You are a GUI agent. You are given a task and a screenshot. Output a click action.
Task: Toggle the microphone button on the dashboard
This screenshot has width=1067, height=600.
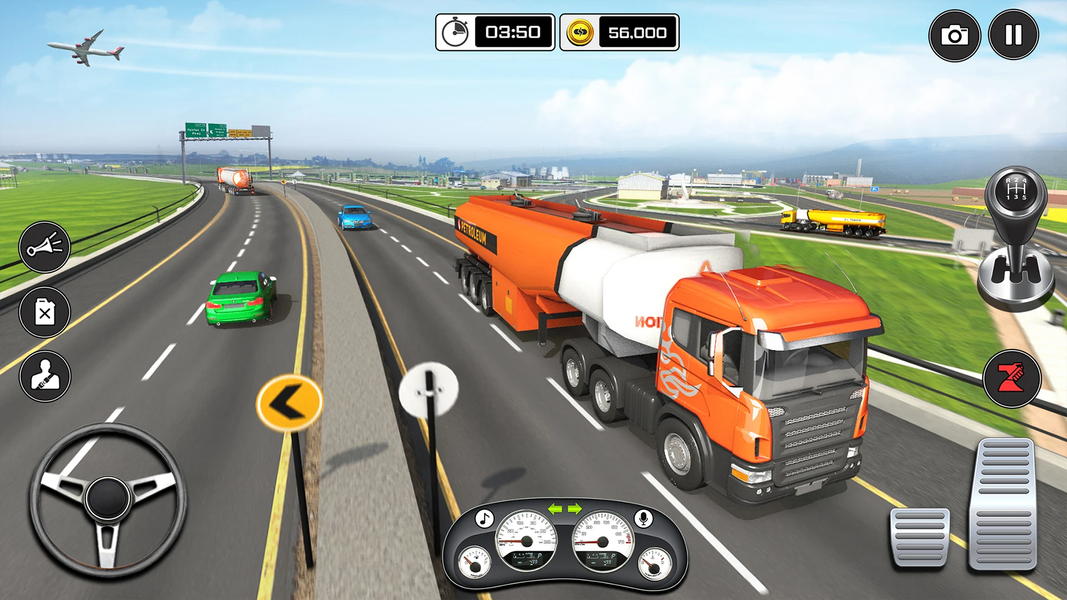click(x=644, y=518)
